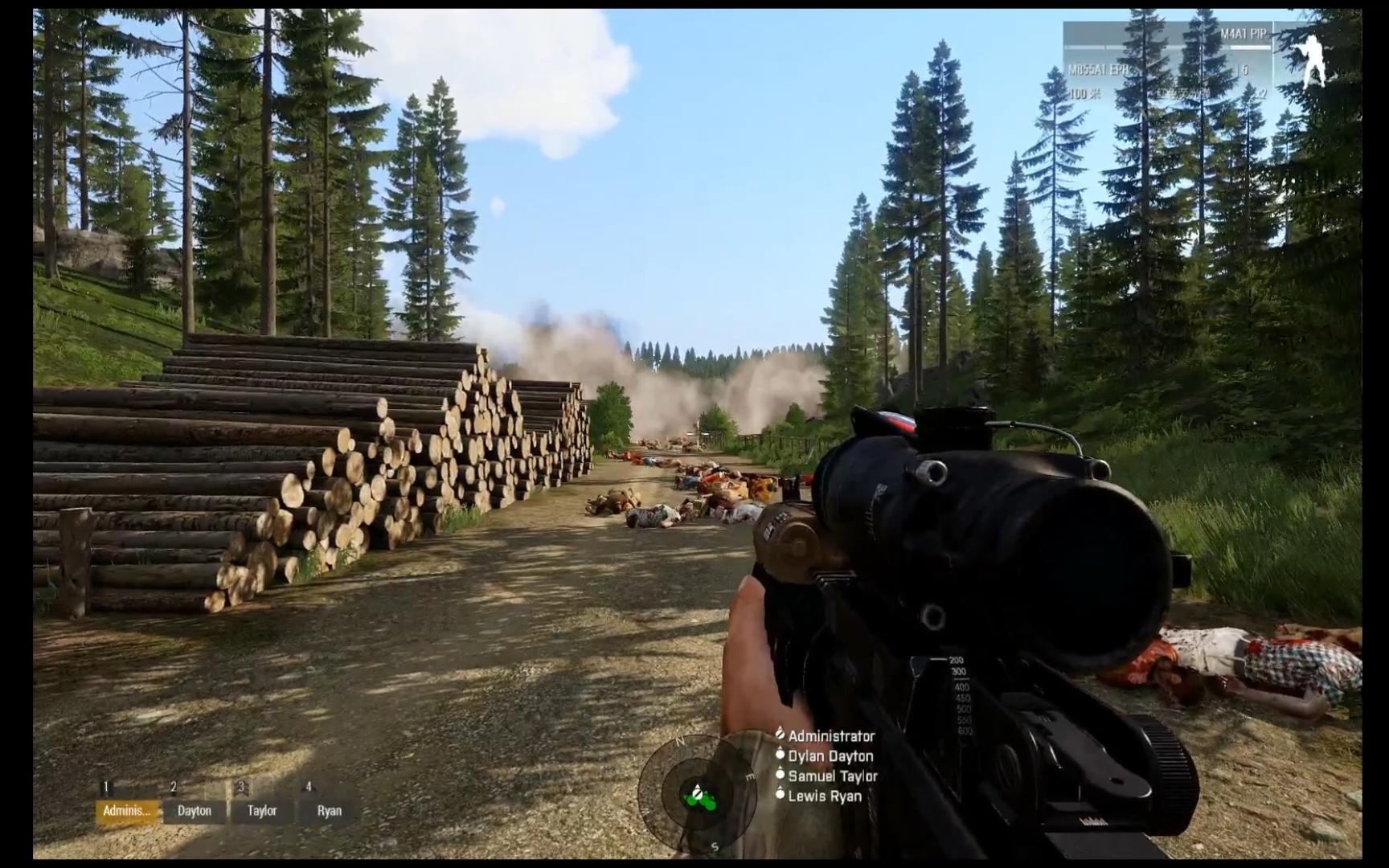Toggle selection of squad slot 3 Taylor

coord(261,811)
